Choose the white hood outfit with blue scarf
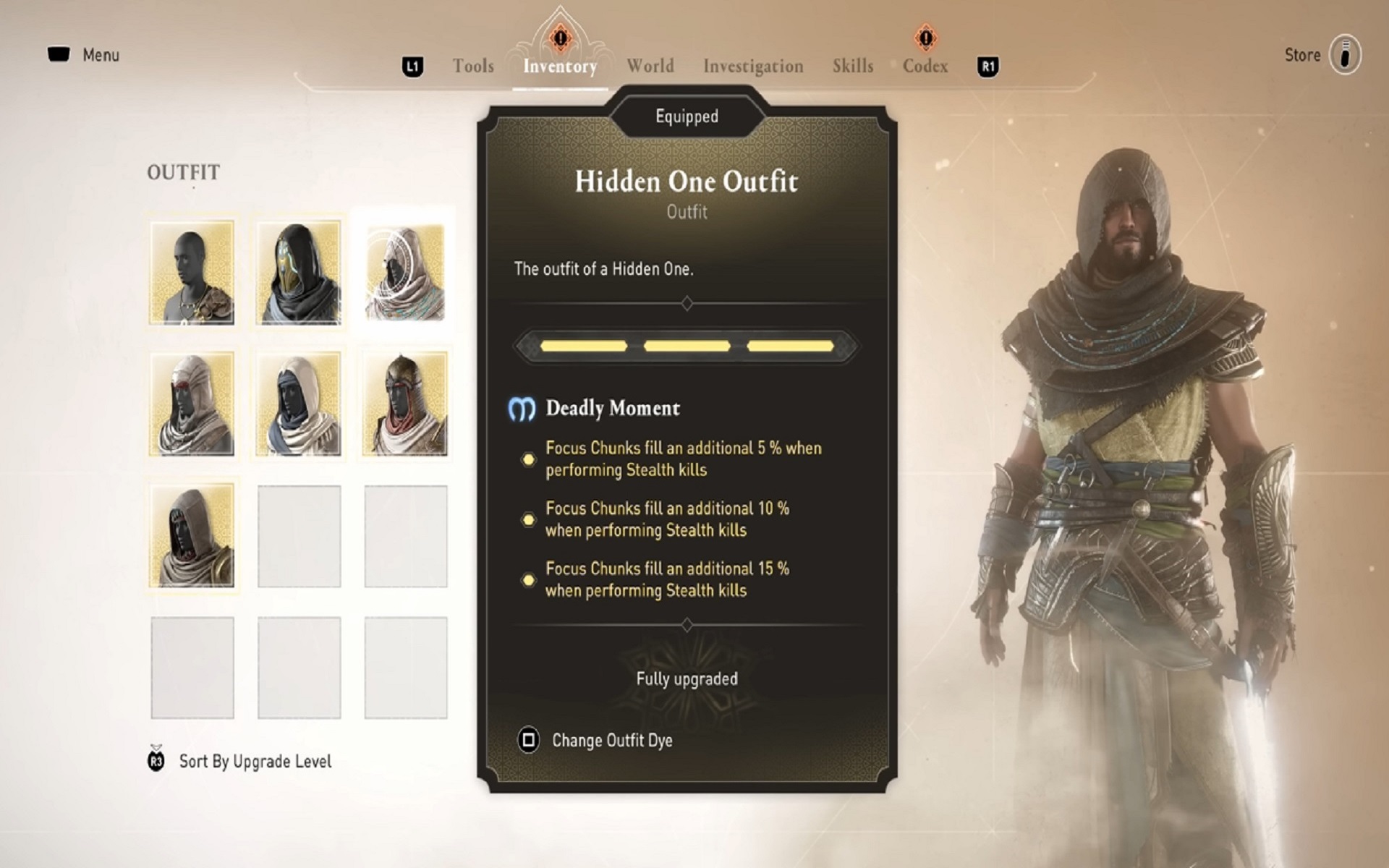This screenshot has height=868, width=1389. 299,404
